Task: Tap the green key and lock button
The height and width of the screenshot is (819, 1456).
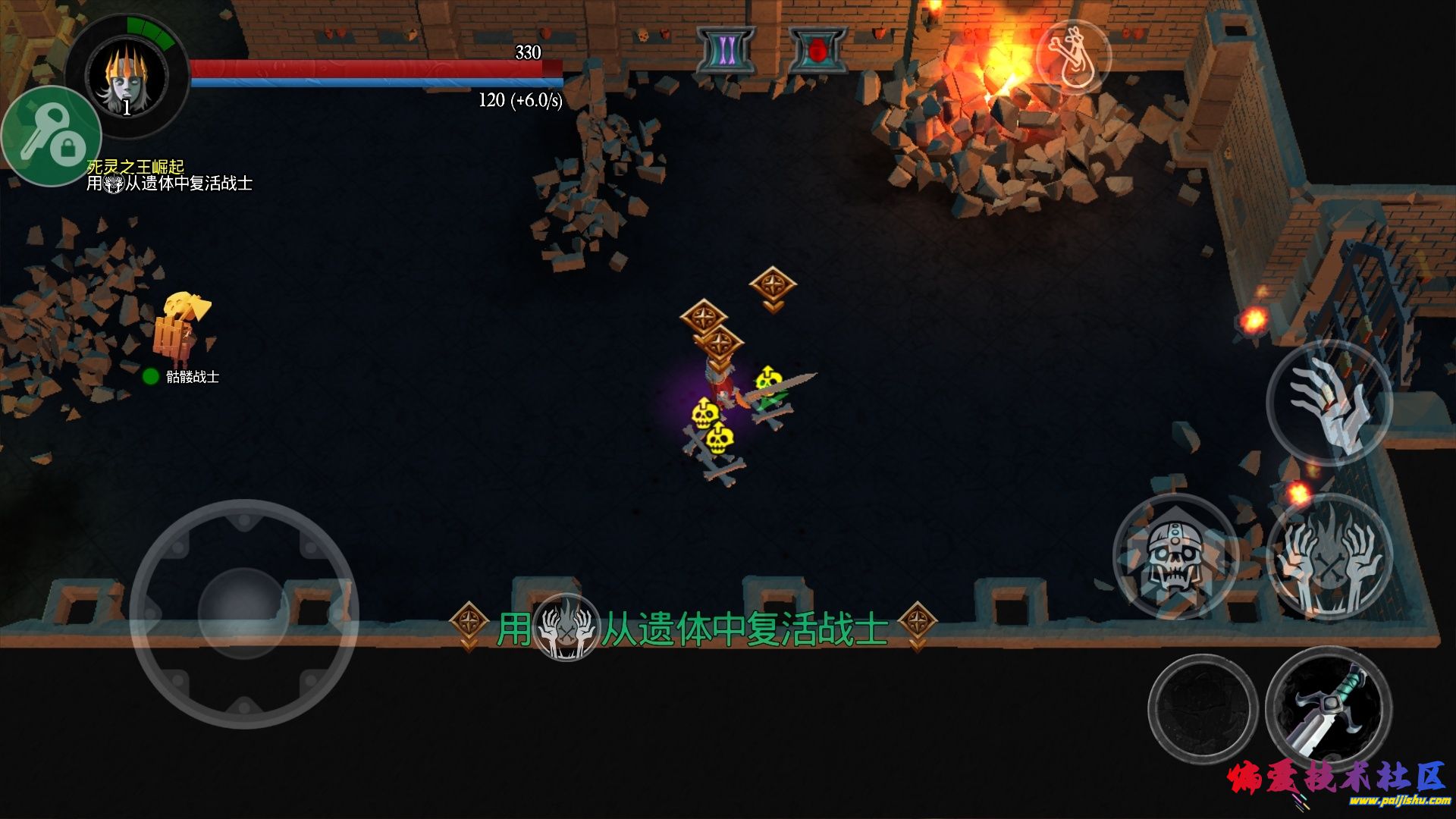Action: click(x=51, y=137)
